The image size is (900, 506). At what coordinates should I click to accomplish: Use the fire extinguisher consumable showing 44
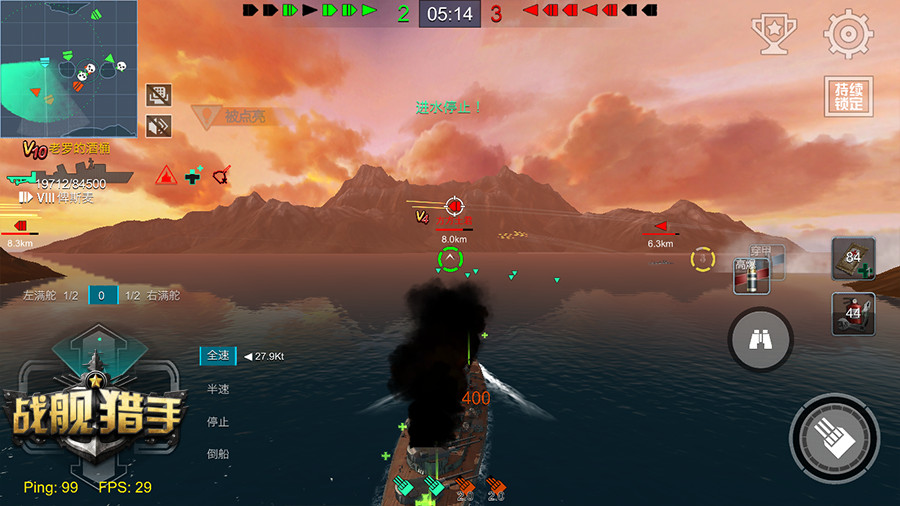coord(853,314)
